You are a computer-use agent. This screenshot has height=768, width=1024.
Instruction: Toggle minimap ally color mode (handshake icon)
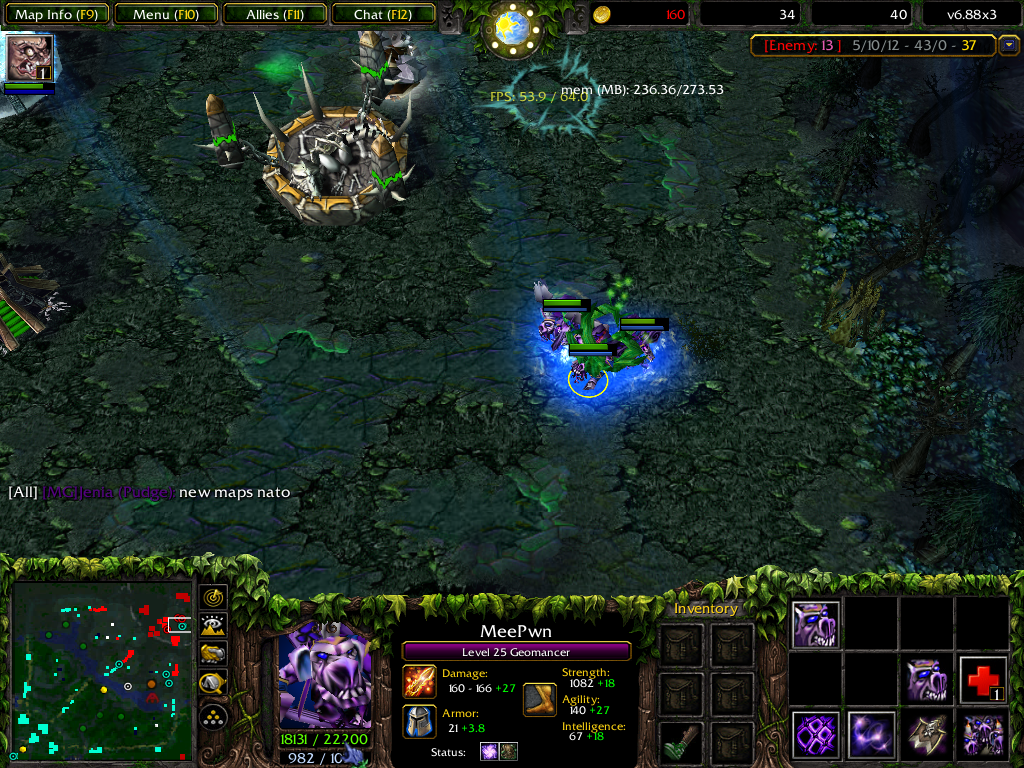pos(213,654)
